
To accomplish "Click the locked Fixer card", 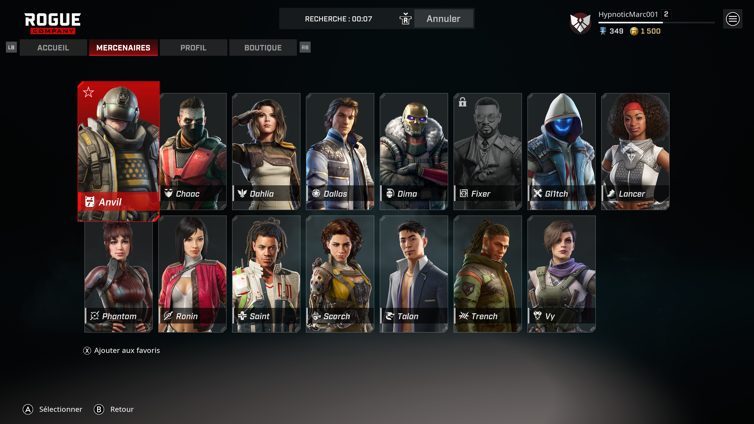I will 487,150.
